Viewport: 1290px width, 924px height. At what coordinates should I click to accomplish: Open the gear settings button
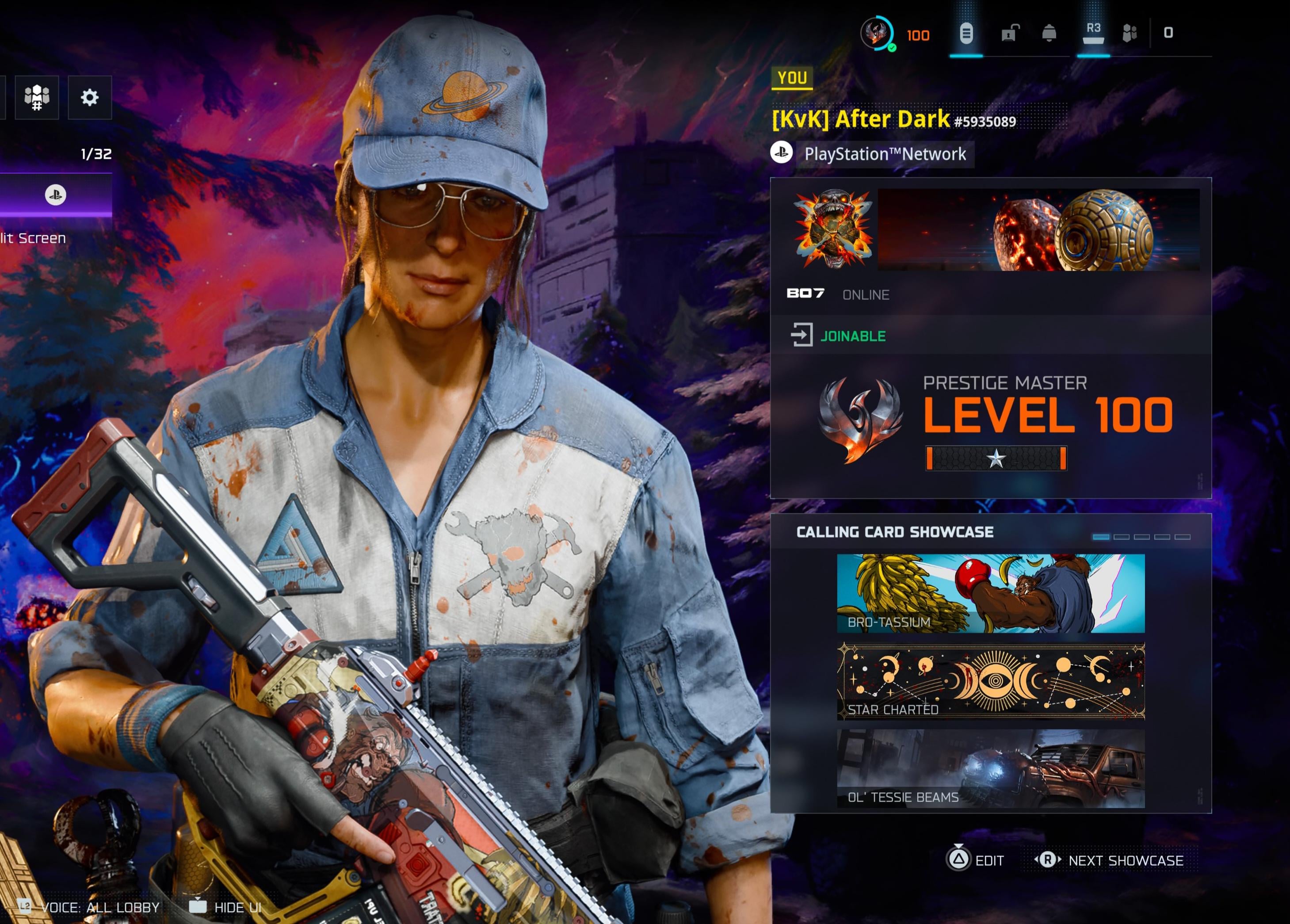click(x=89, y=97)
